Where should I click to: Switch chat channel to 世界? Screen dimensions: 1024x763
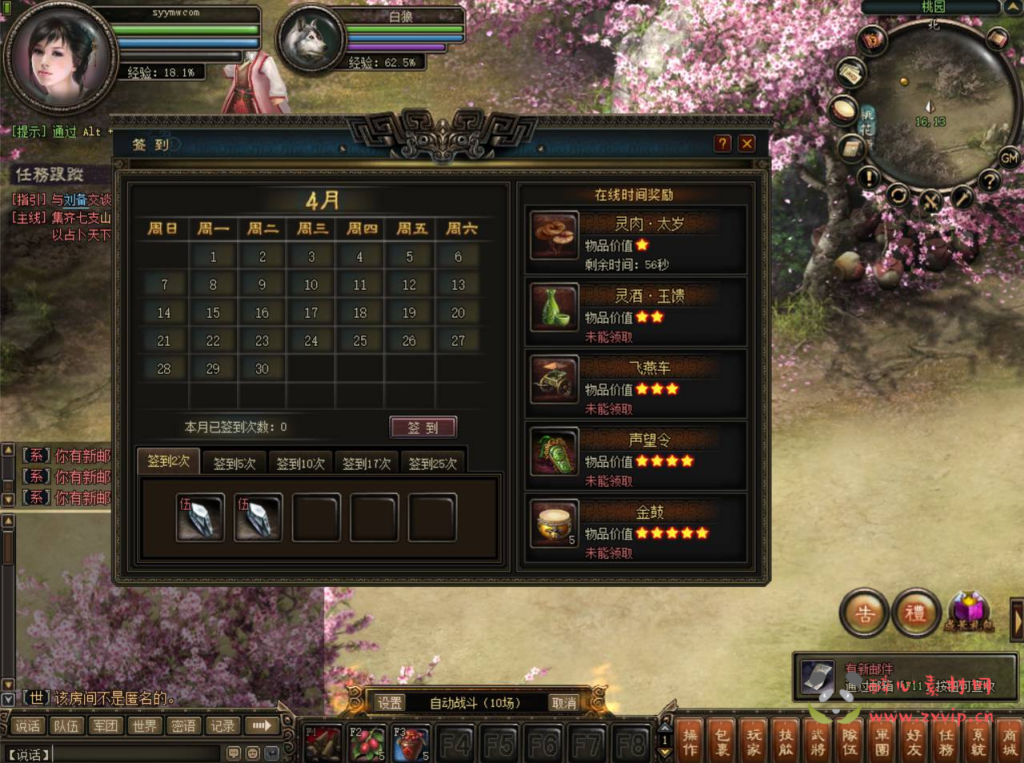[x=144, y=726]
